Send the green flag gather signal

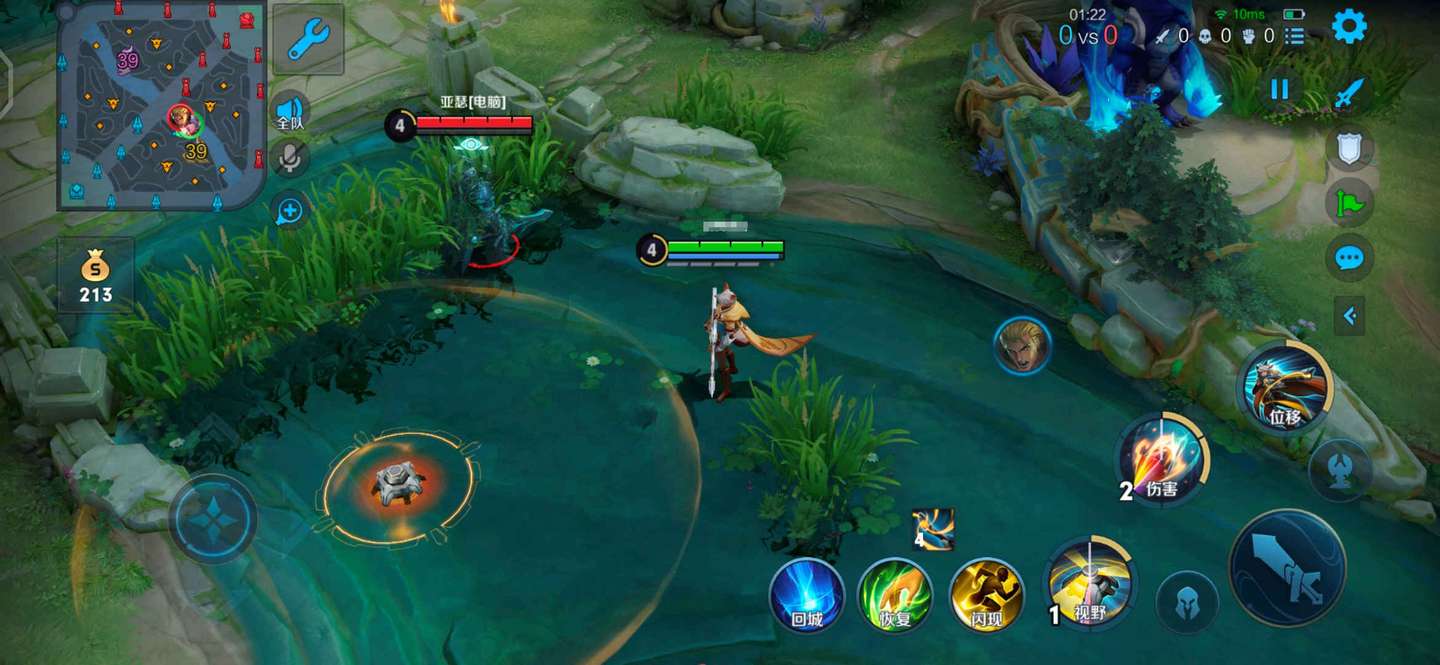click(1349, 204)
